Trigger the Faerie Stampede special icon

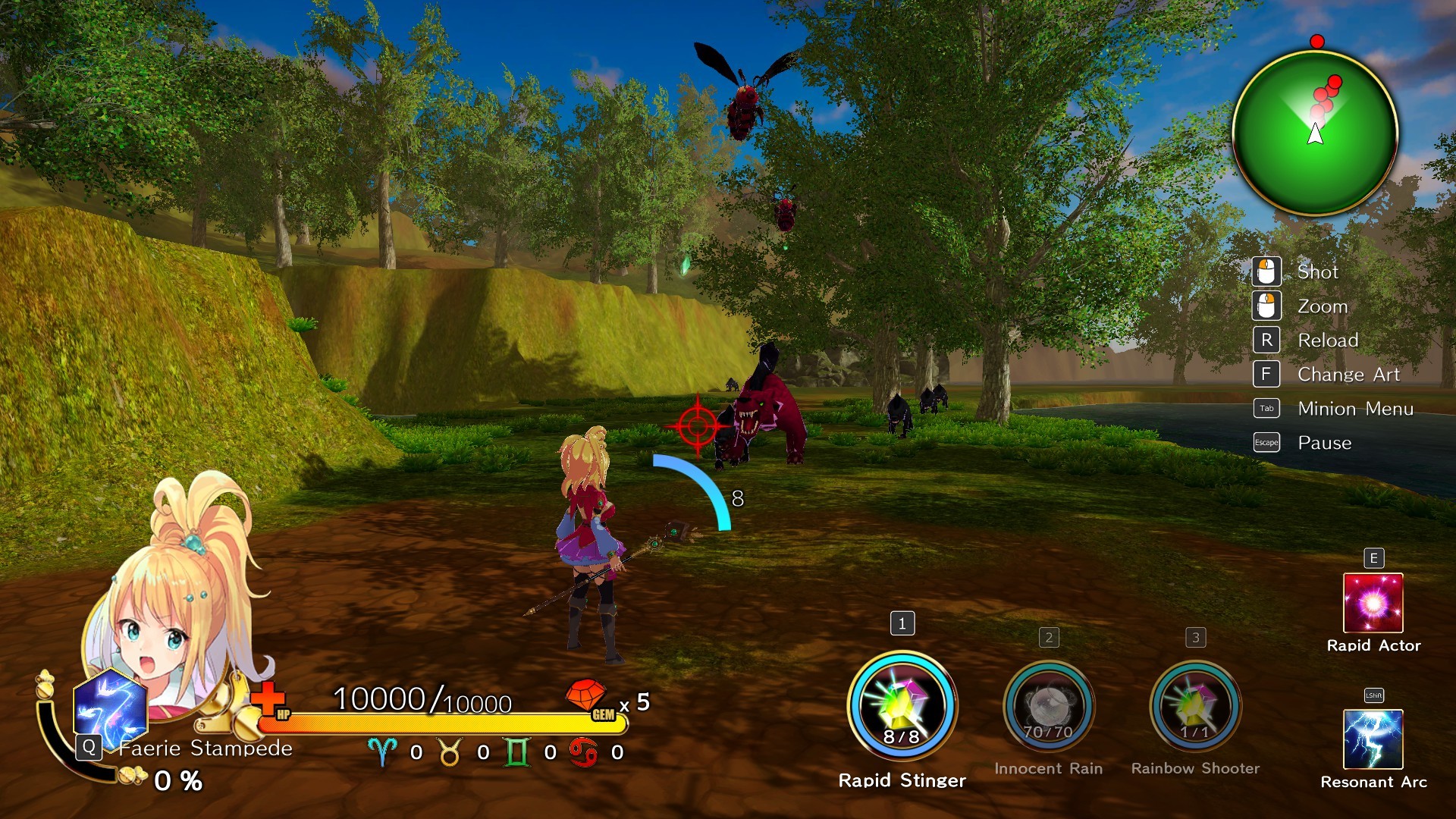[x=111, y=708]
